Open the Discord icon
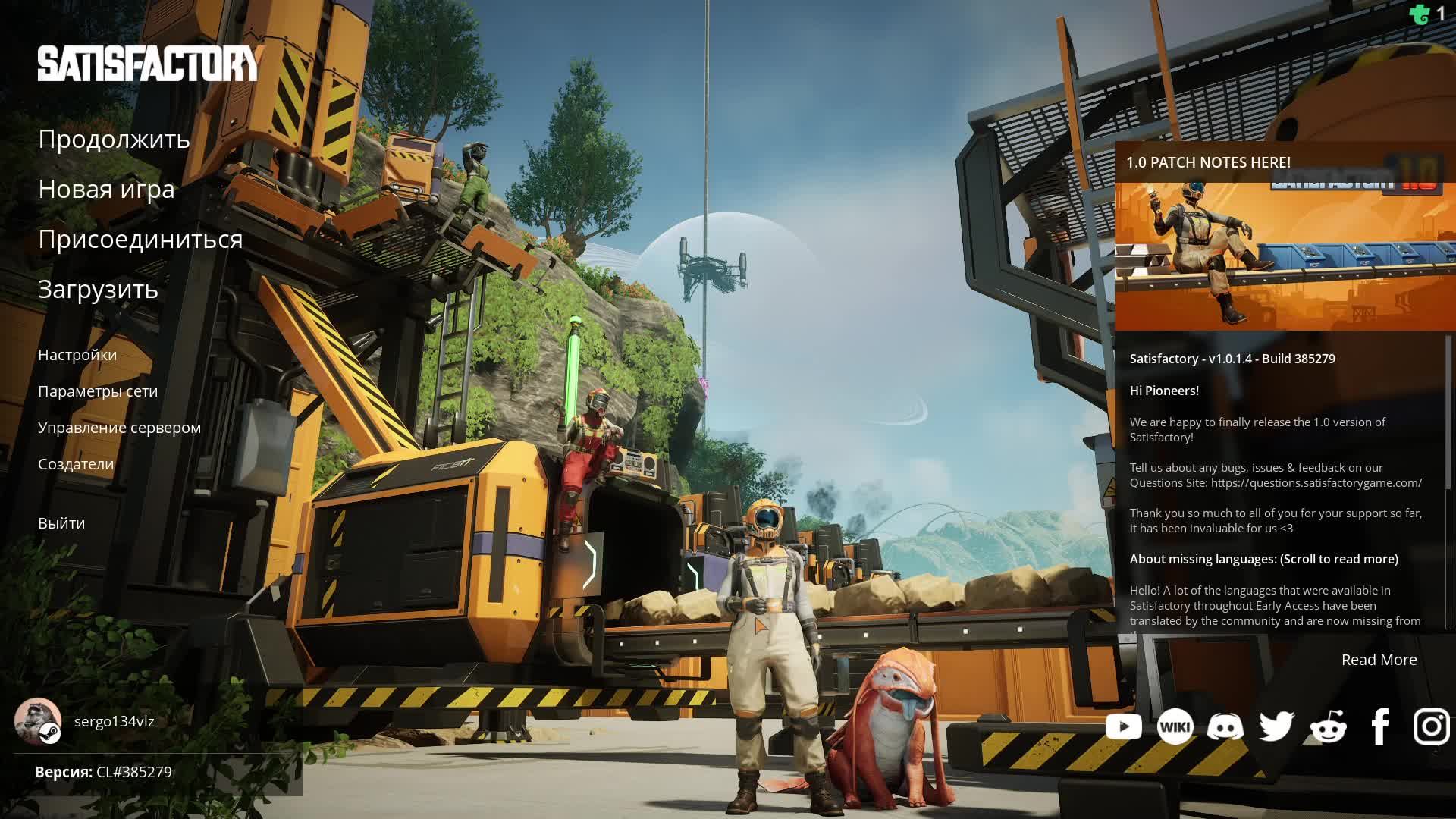This screenshot has height=819, width=1456. pyautogui.click(x=1225, y=726)
